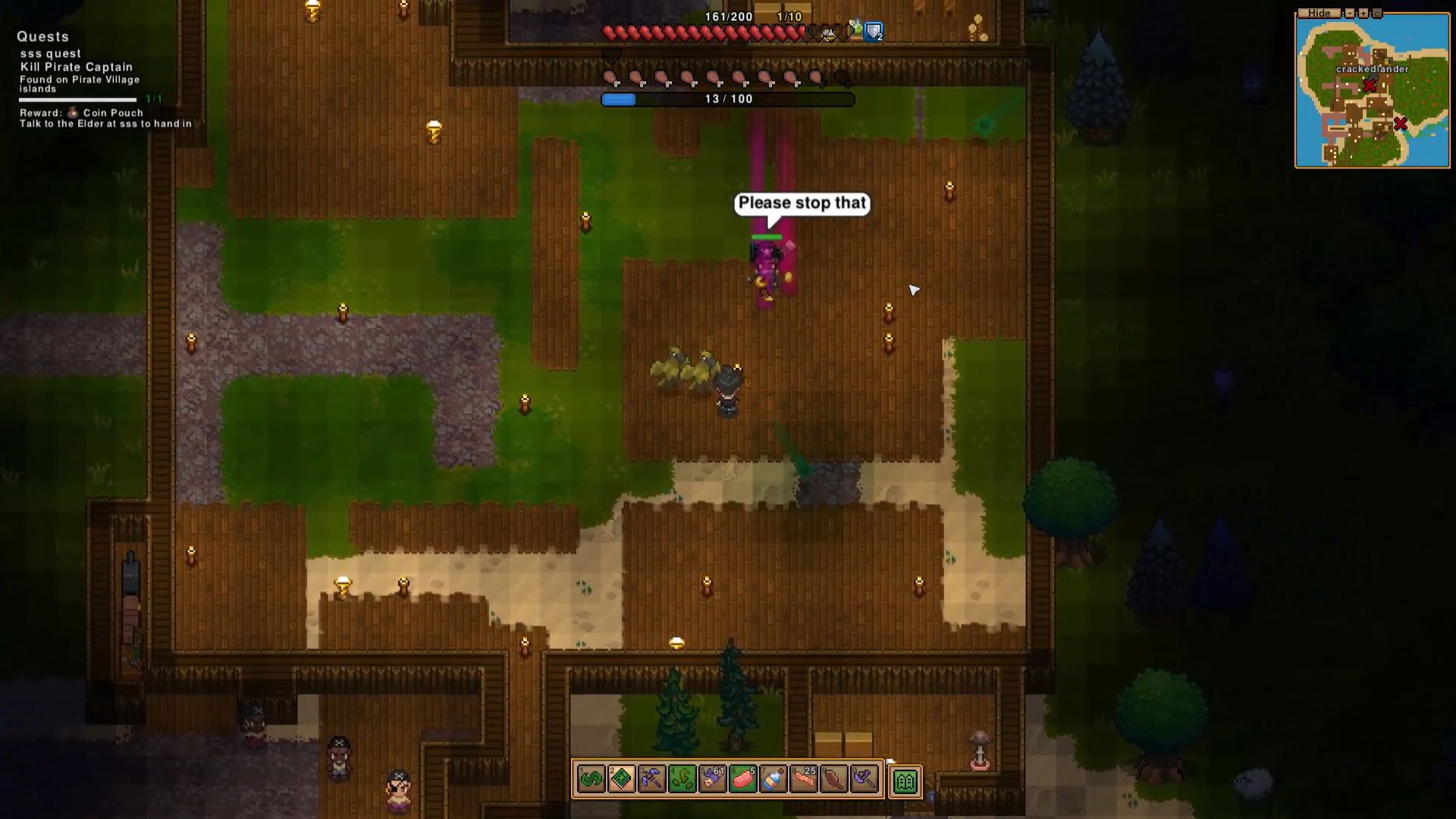1456x819 pixels.
Task: Select the Kill Pirate Captain quest entry
Action: (76, 67)
